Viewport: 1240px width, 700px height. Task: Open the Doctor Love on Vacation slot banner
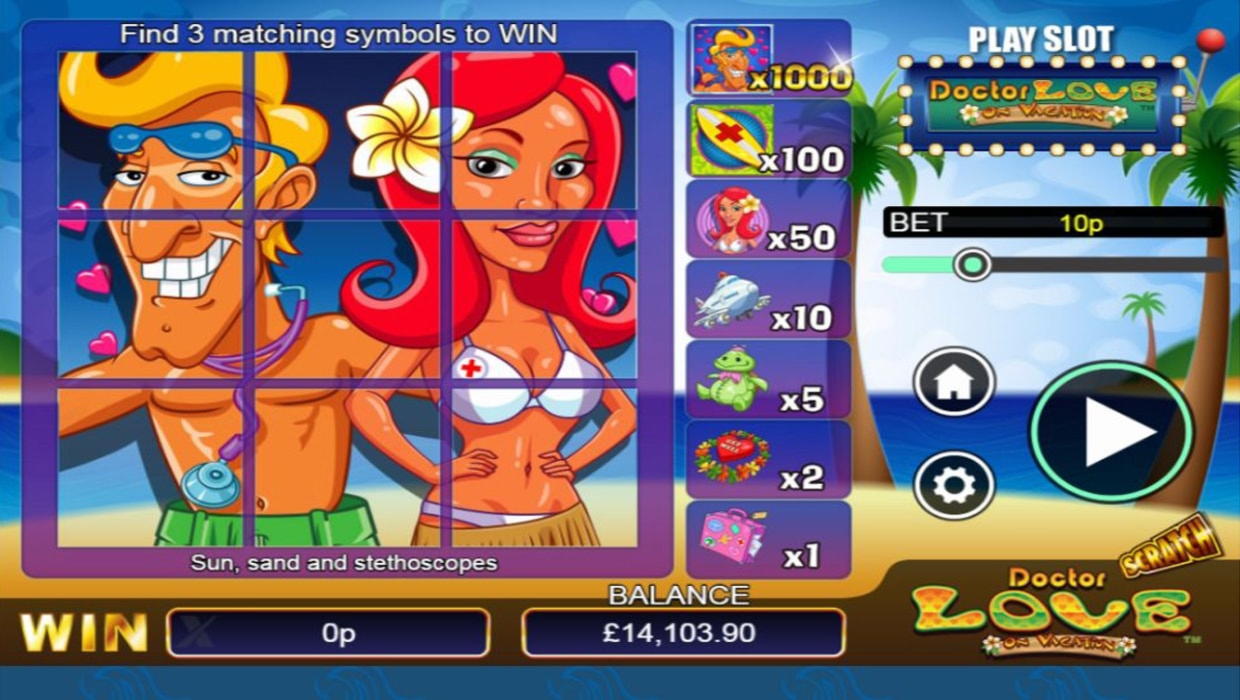pos(1041,104)
